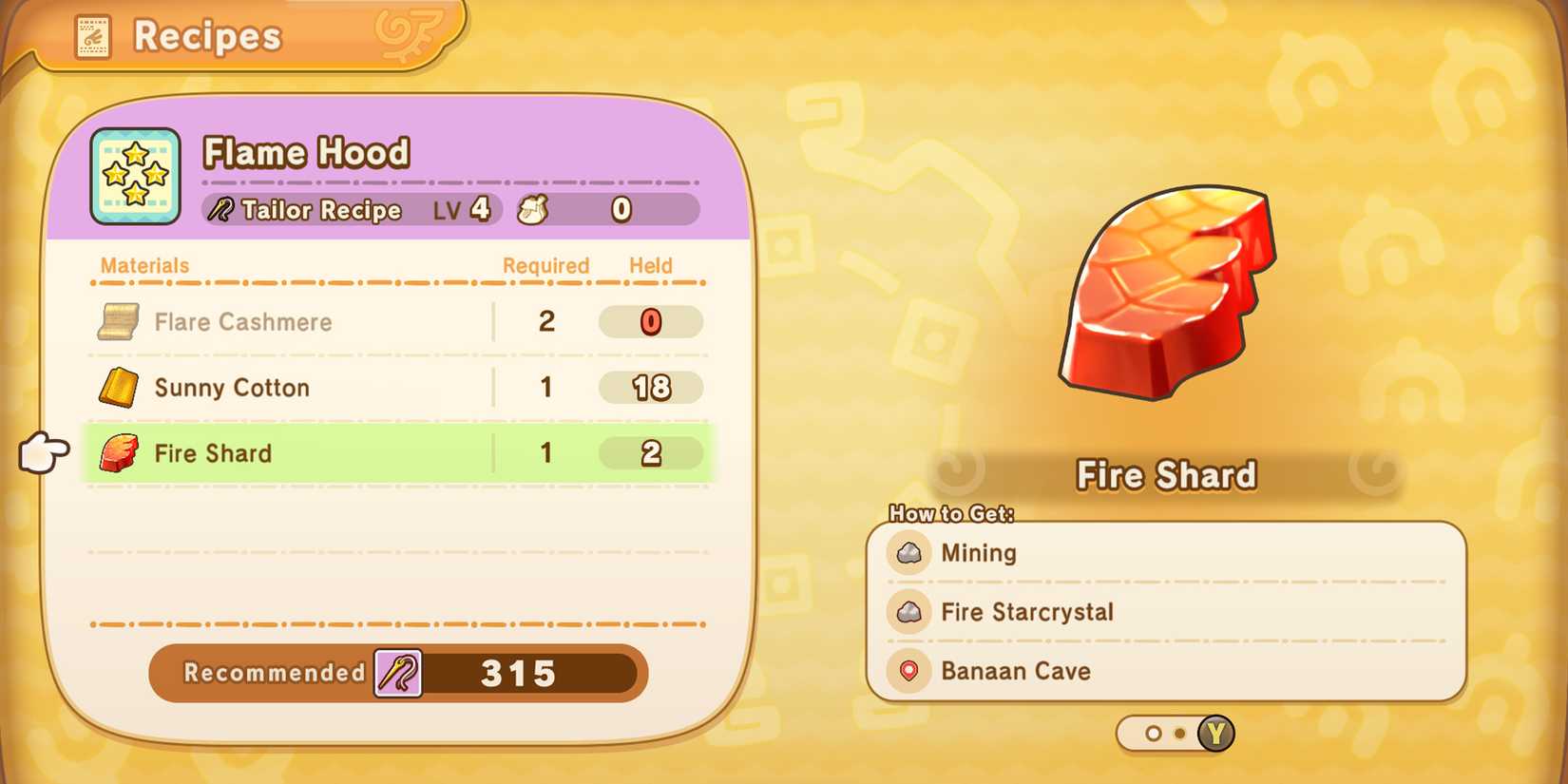Click the Sunny Cotton fabric icon

118,387
